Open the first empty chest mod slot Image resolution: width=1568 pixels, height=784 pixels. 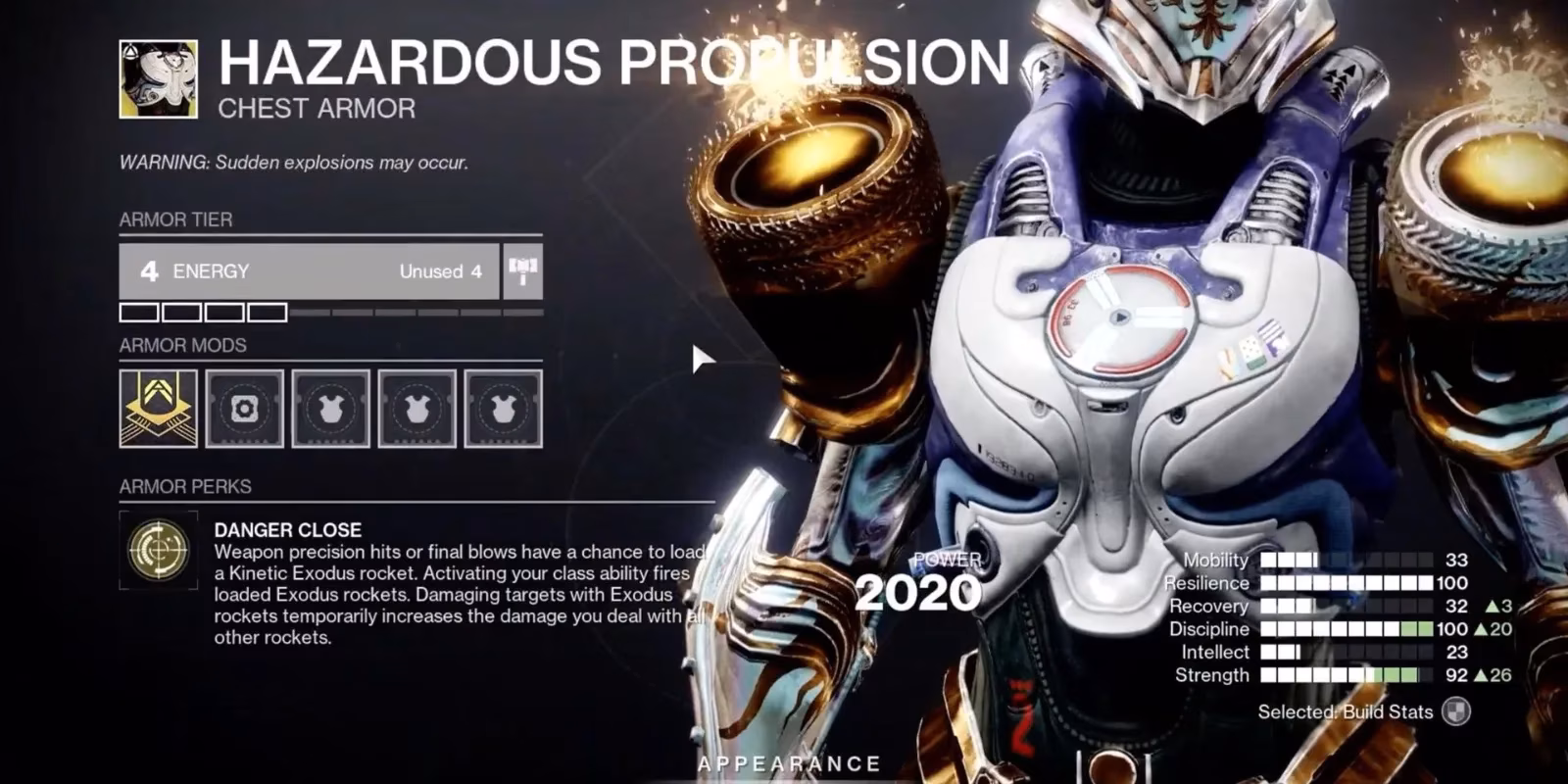coord(329,410)
